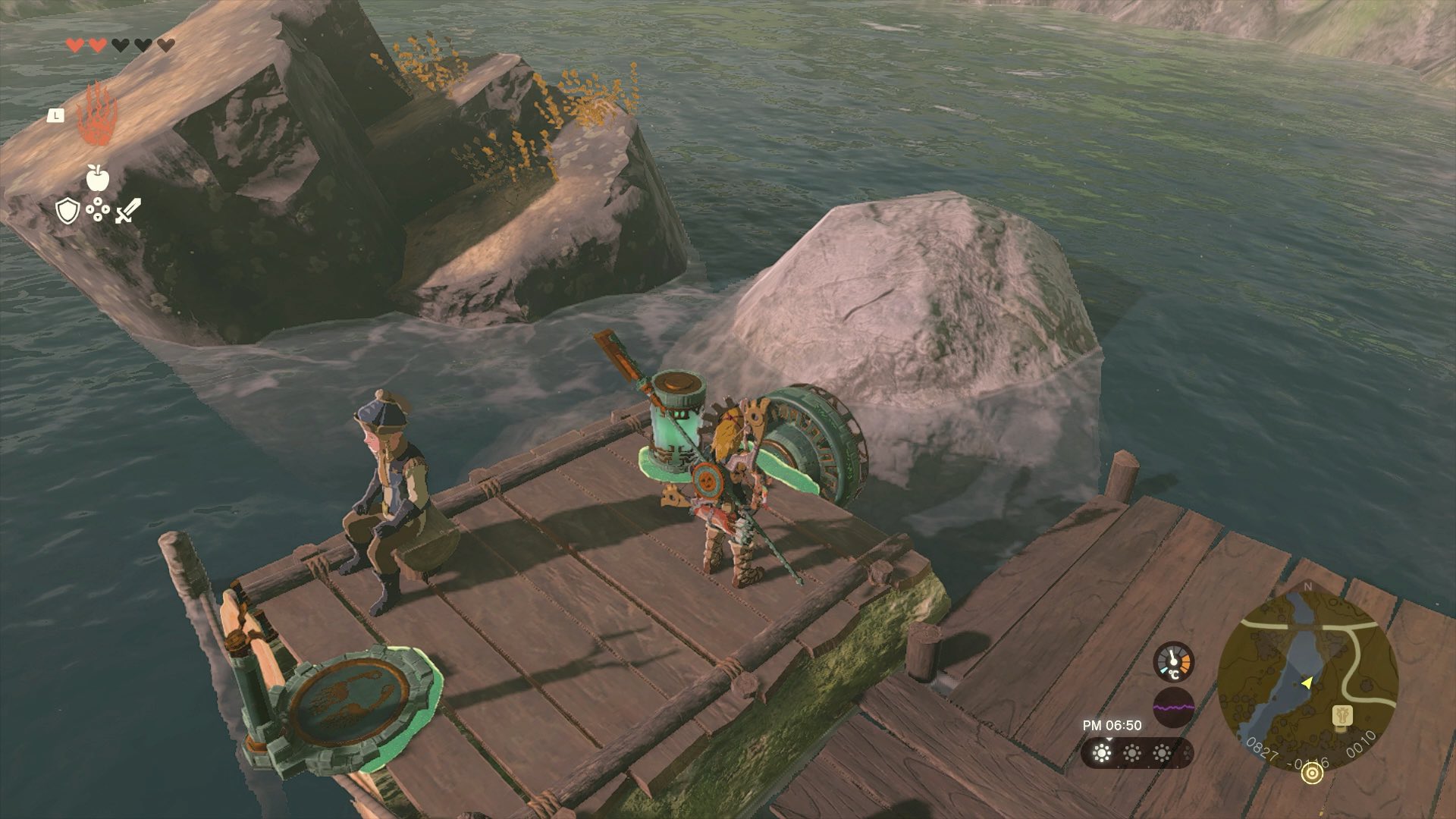The image size is (1456, 819).
Task: Click the yellow player arrow on minimap
Action: 1306,682
